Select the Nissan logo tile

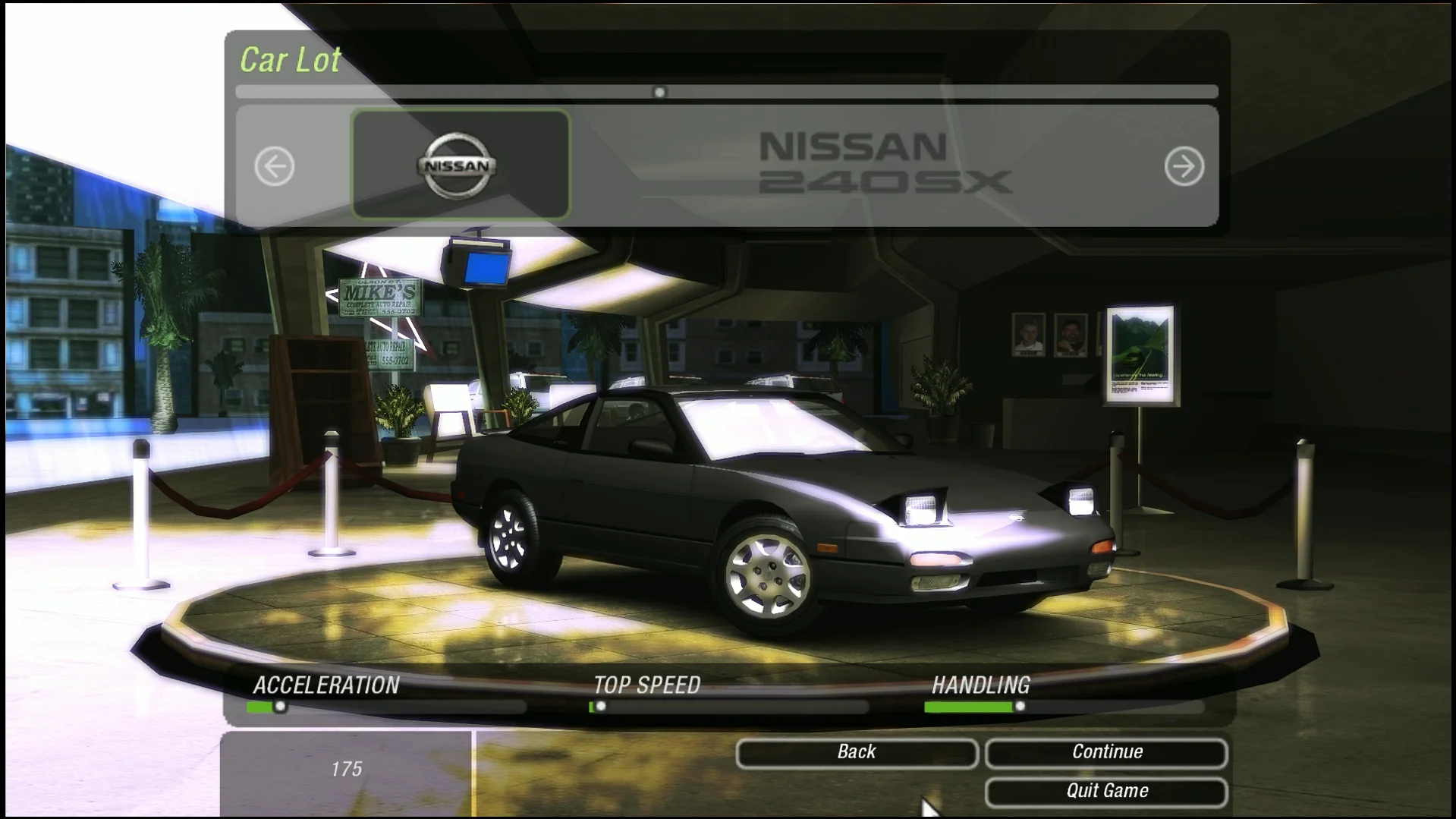pos(460,165)
